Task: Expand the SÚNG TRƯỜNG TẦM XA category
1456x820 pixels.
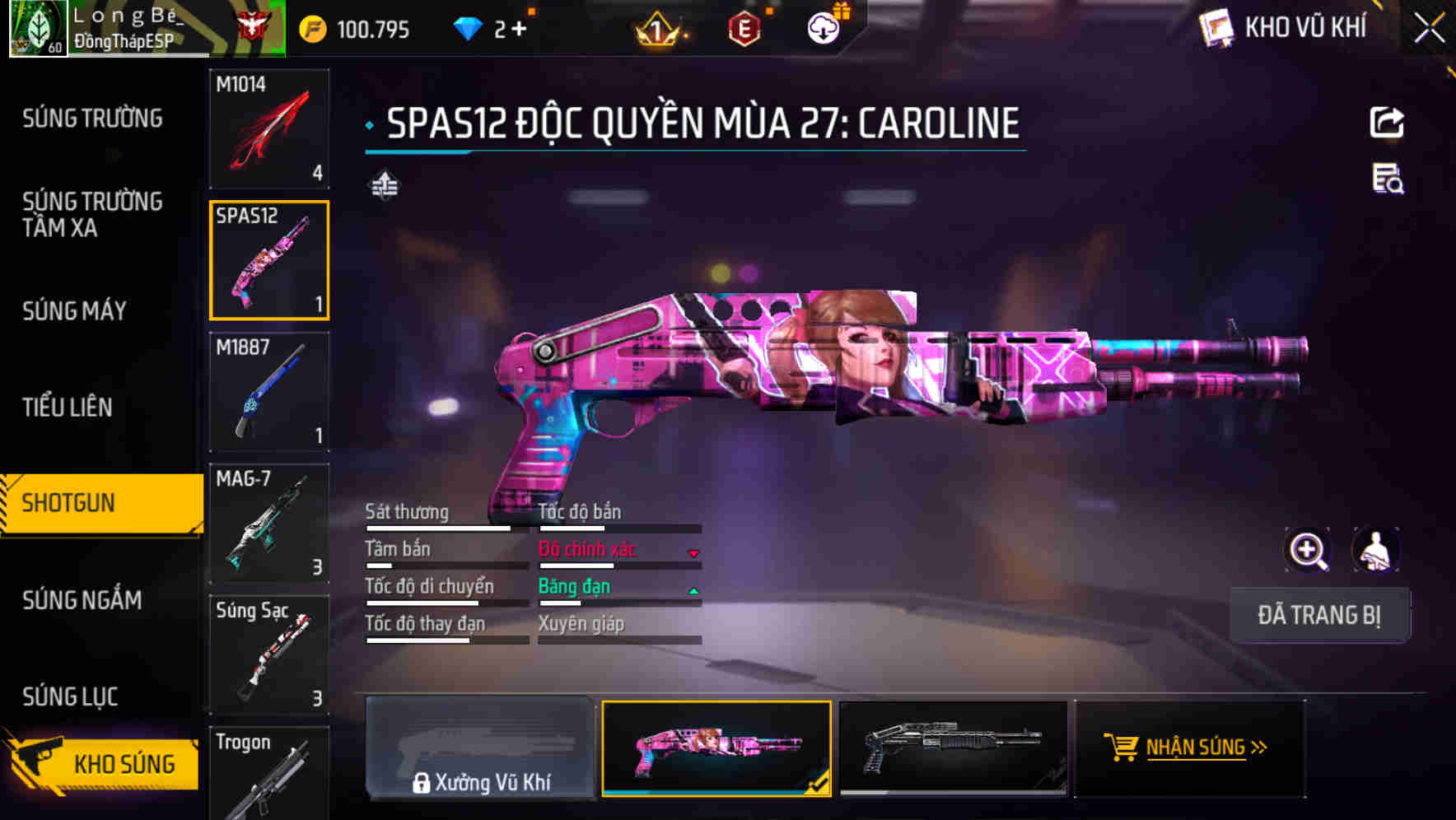Action: click(93, 216)
